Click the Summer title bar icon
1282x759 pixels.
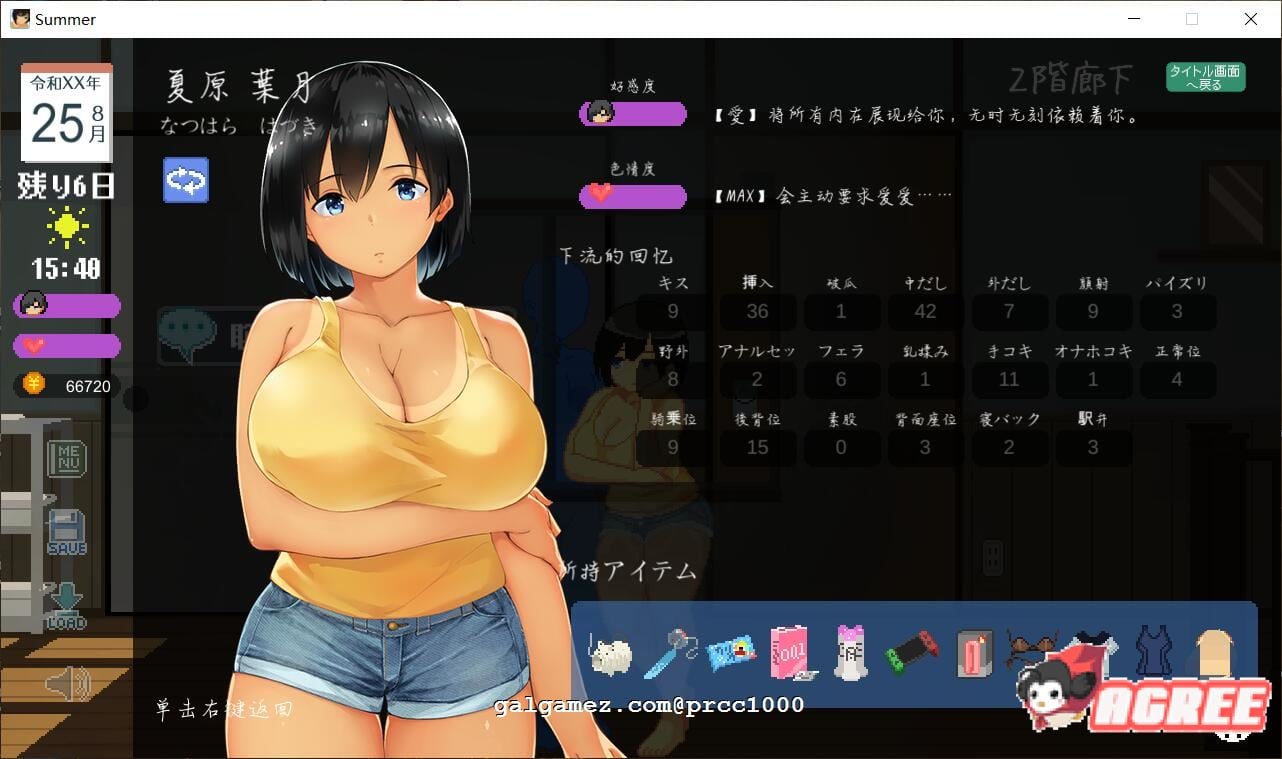click(x=19, y=19)
